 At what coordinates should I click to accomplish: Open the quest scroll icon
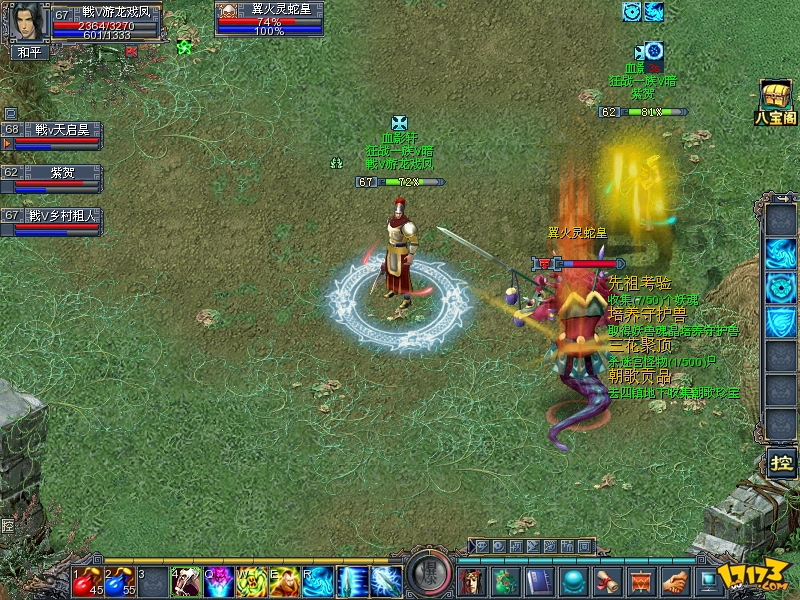point(609,580)
